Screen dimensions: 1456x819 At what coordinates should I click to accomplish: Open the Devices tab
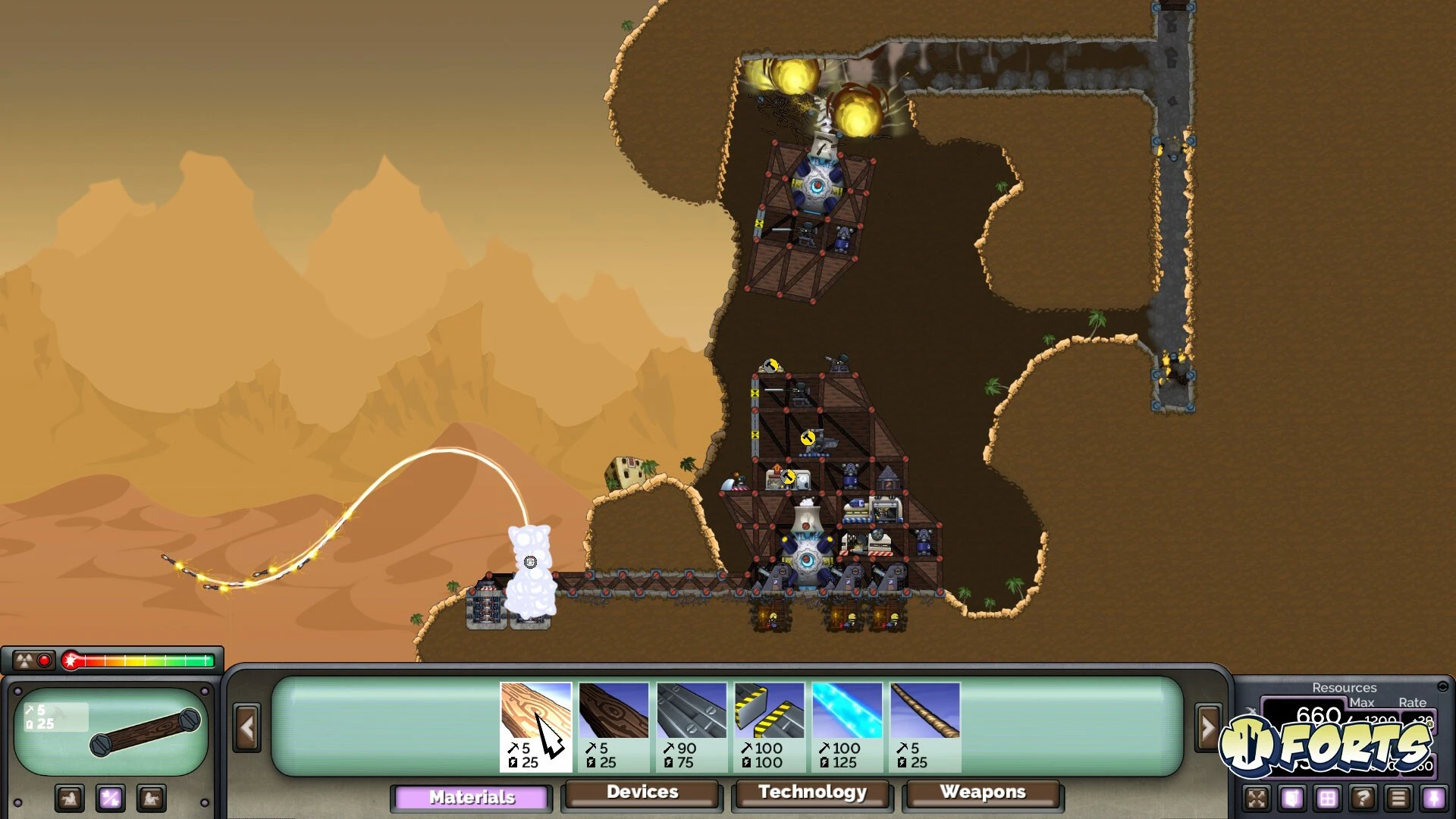coord(642,792)
